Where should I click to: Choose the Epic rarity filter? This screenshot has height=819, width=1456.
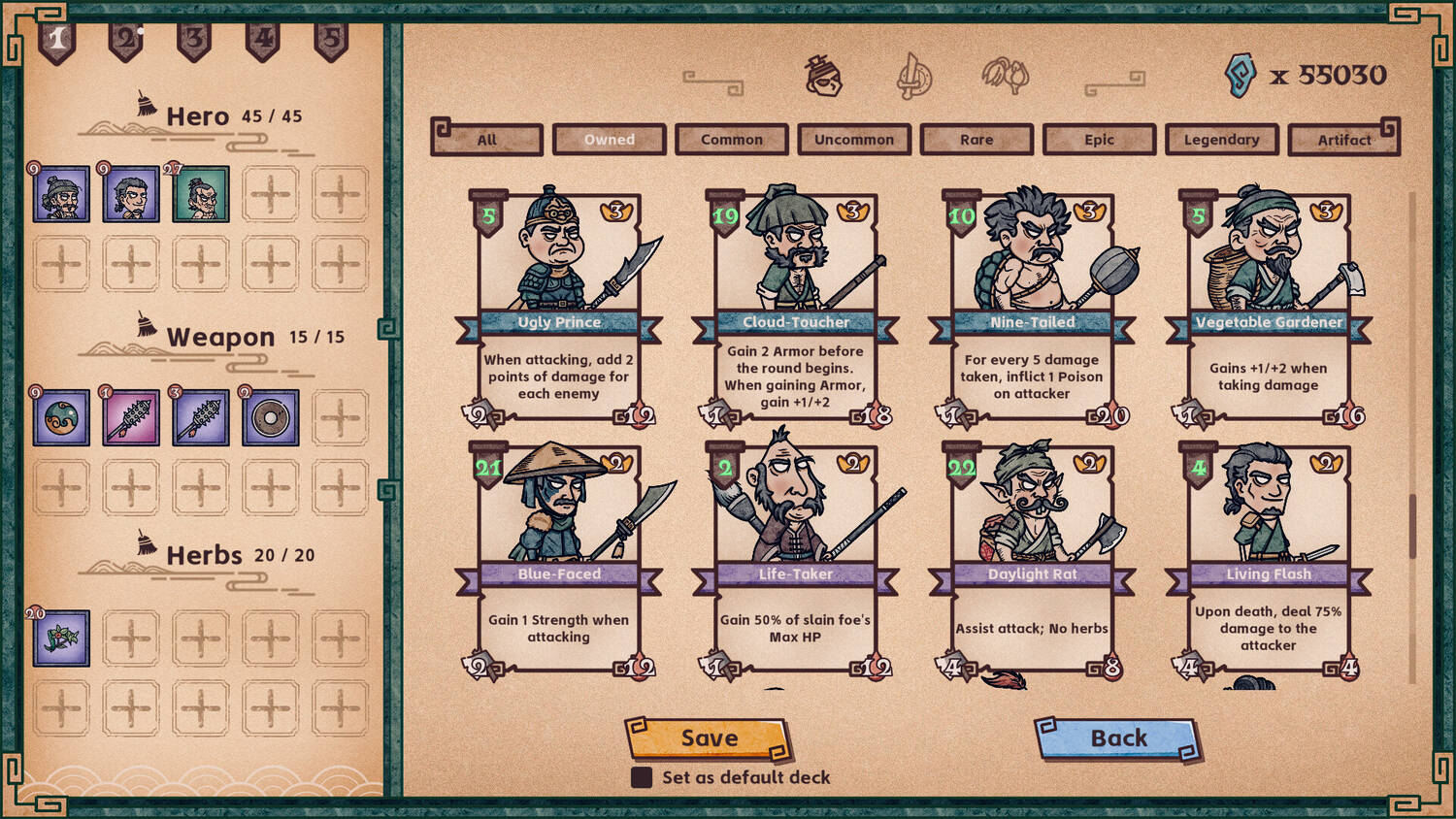pos(1099,140)
